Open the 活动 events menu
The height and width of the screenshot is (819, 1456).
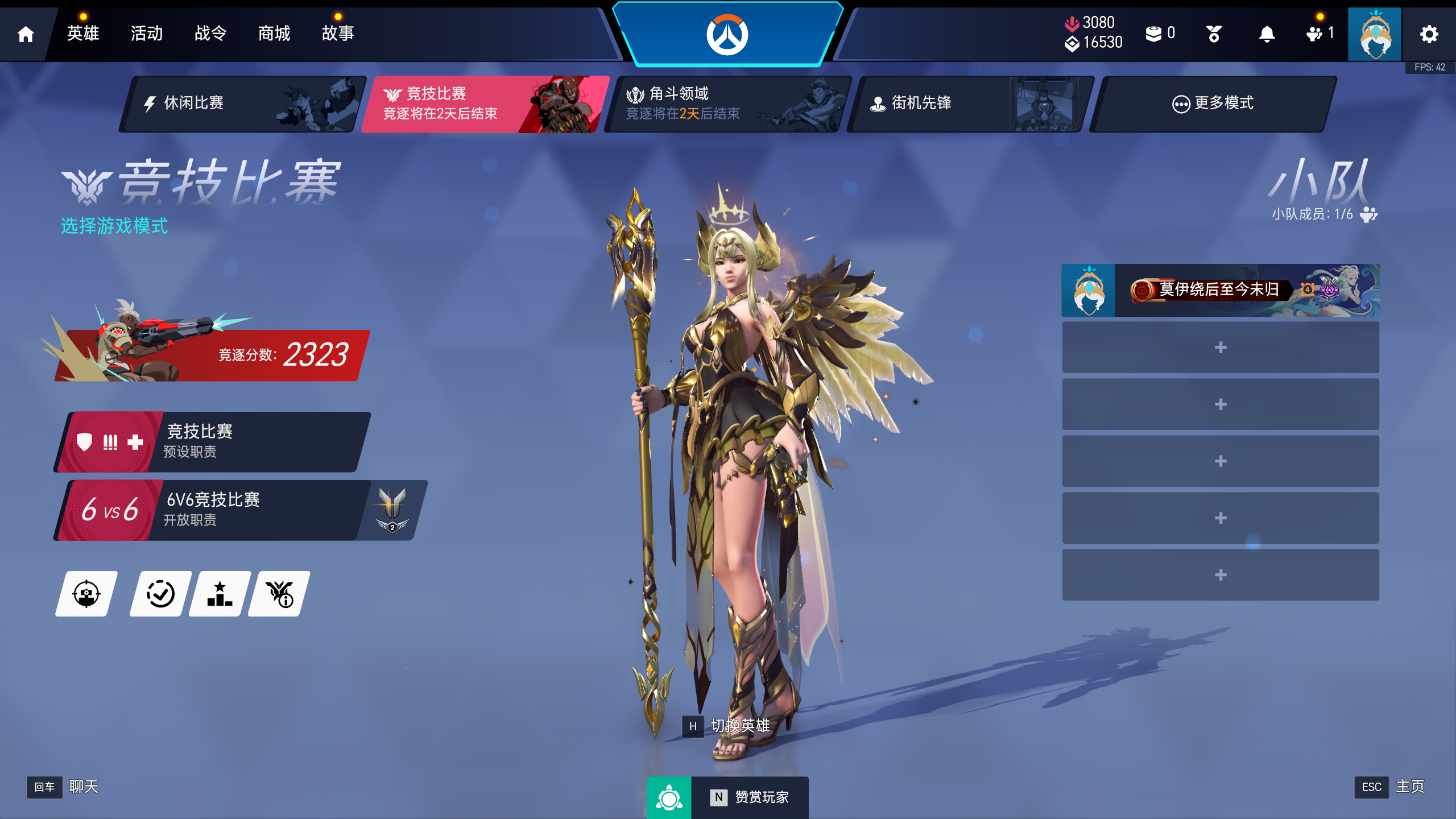147,34
